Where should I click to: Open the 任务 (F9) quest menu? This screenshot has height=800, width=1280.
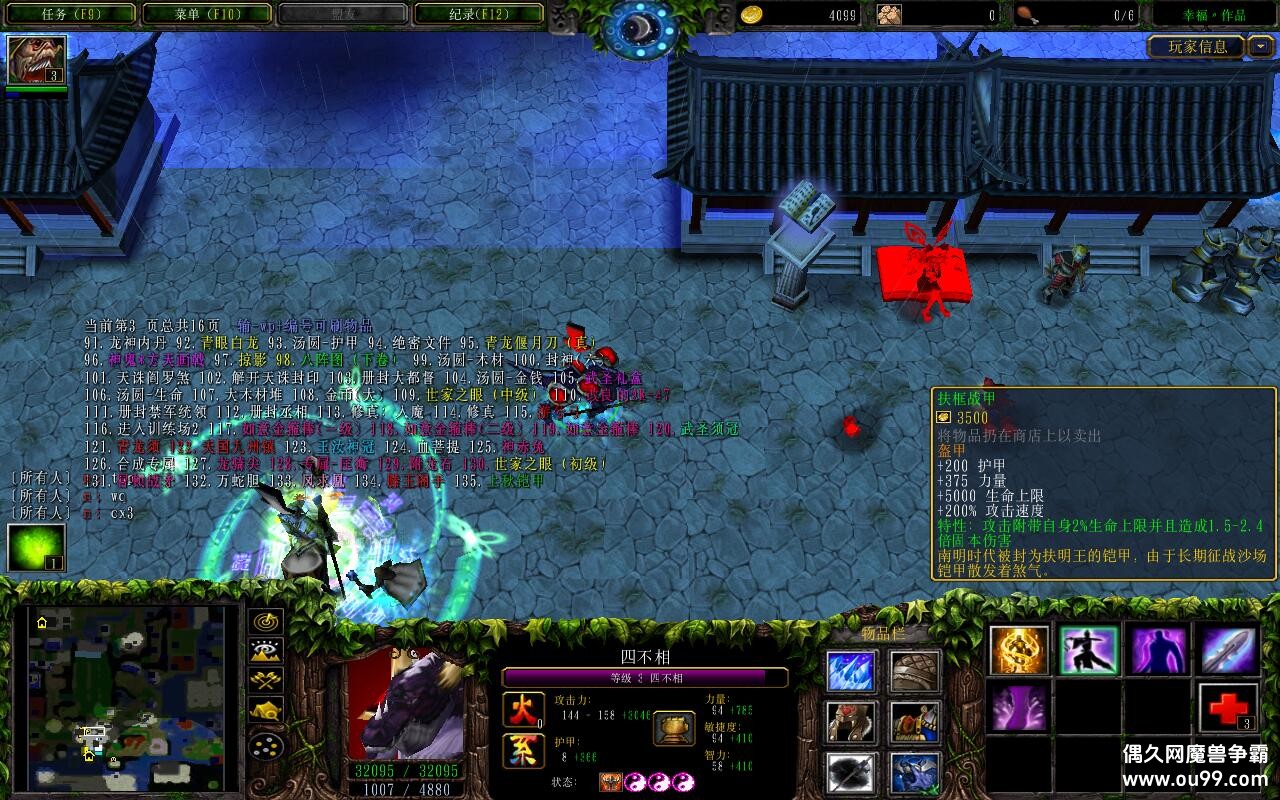tap(66, 14)
